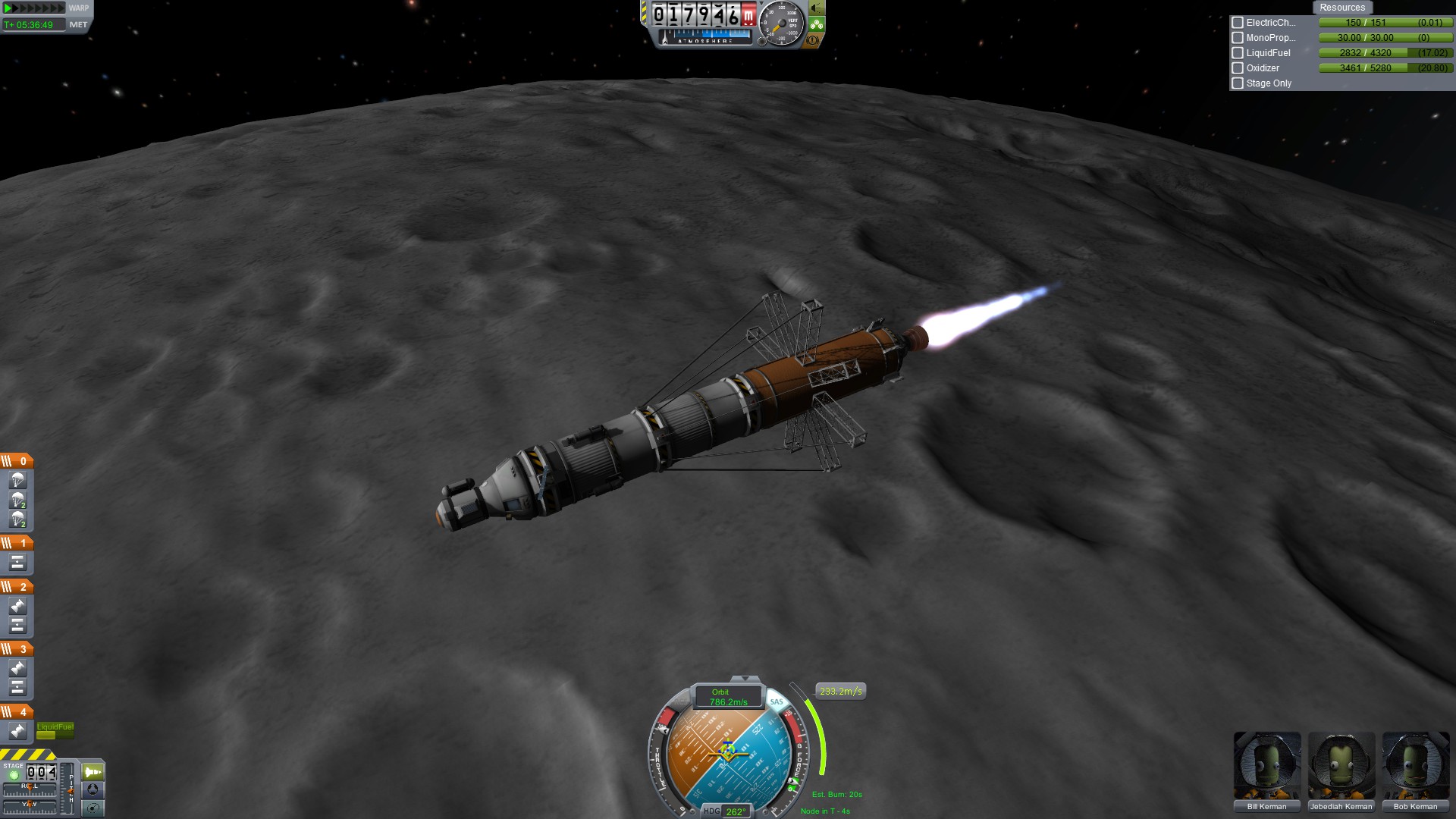Open the map view button

tap(93, 808)
